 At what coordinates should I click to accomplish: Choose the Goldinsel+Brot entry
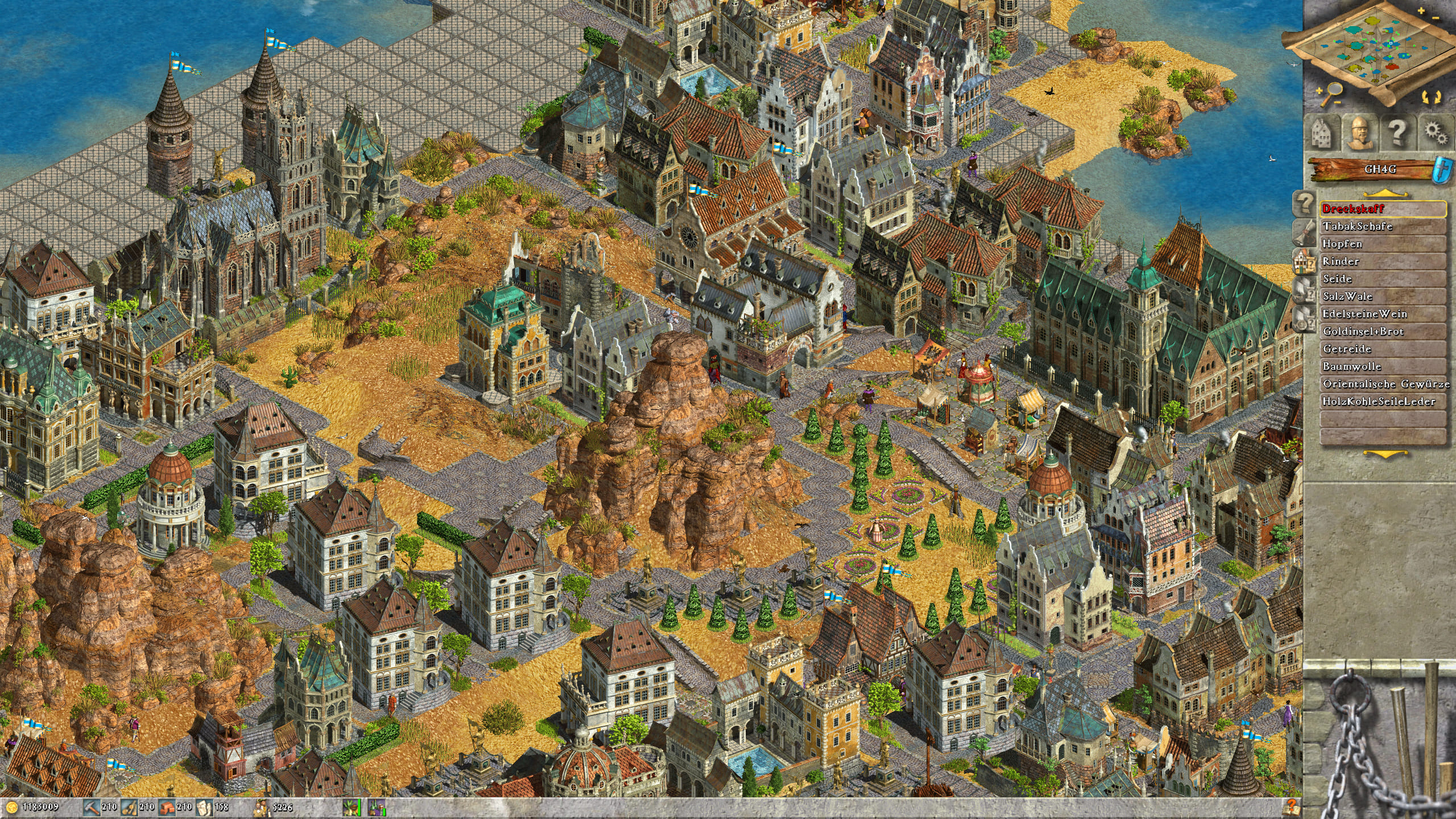(x=1382, y=332)
